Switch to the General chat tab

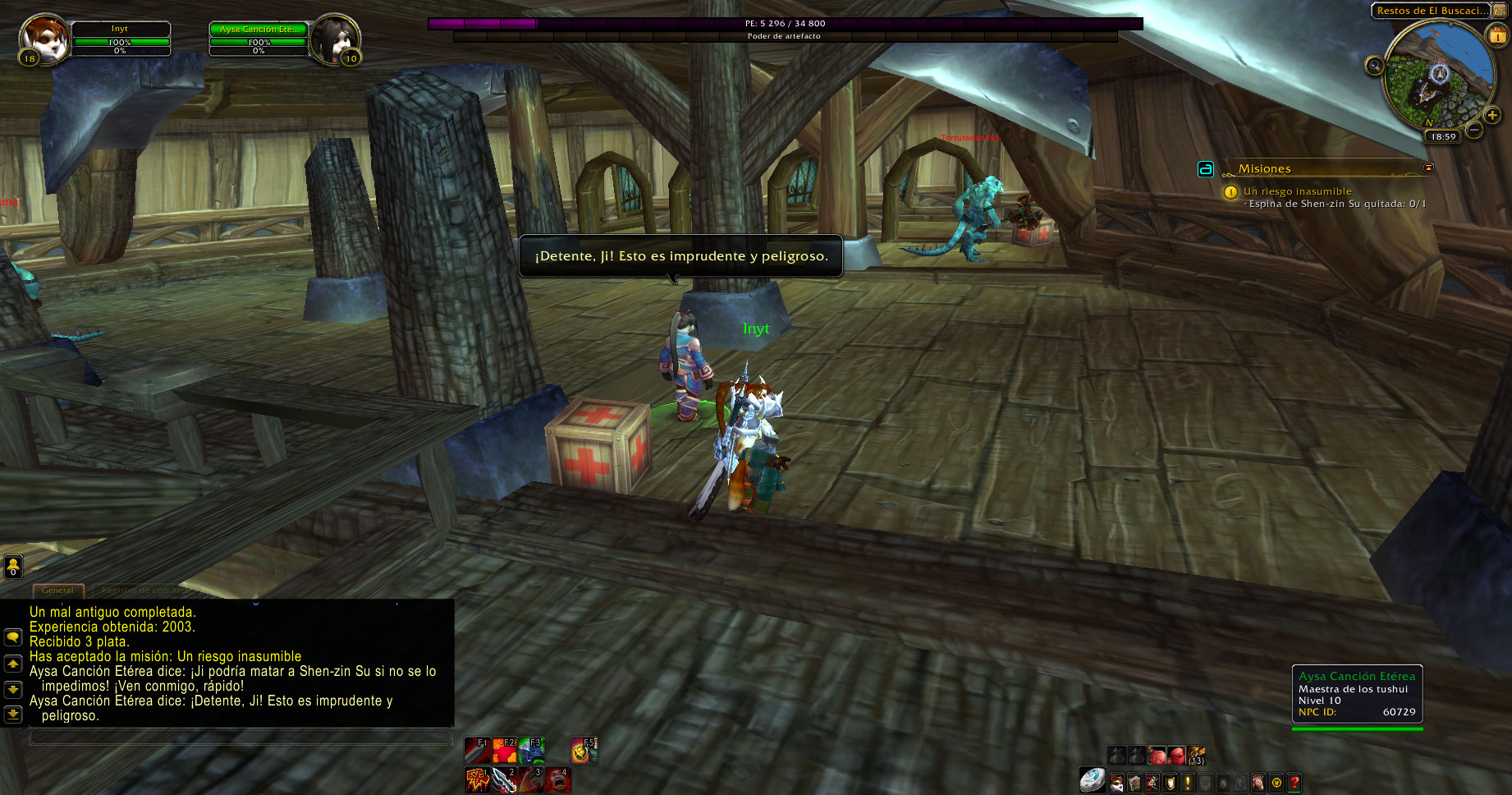pos(57,590)
